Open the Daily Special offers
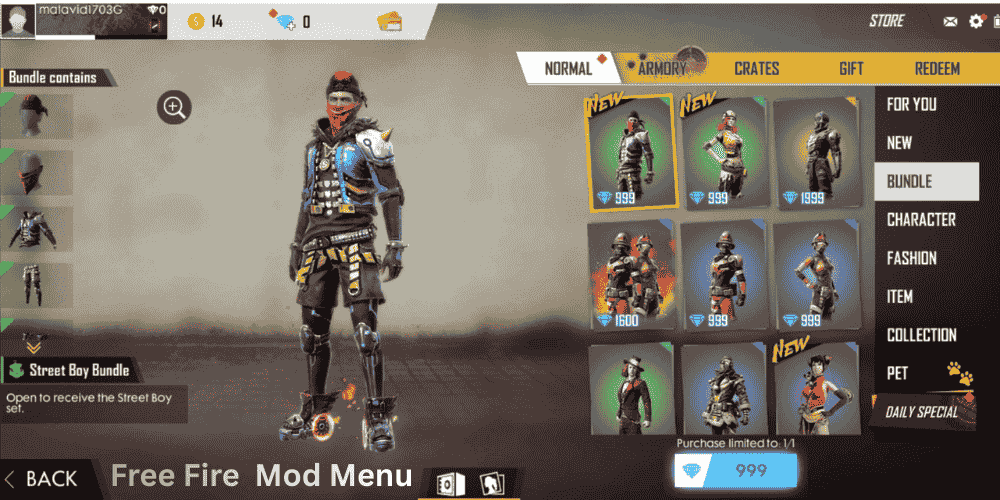This screenshot has width=1000, height=500. point(921,411)
